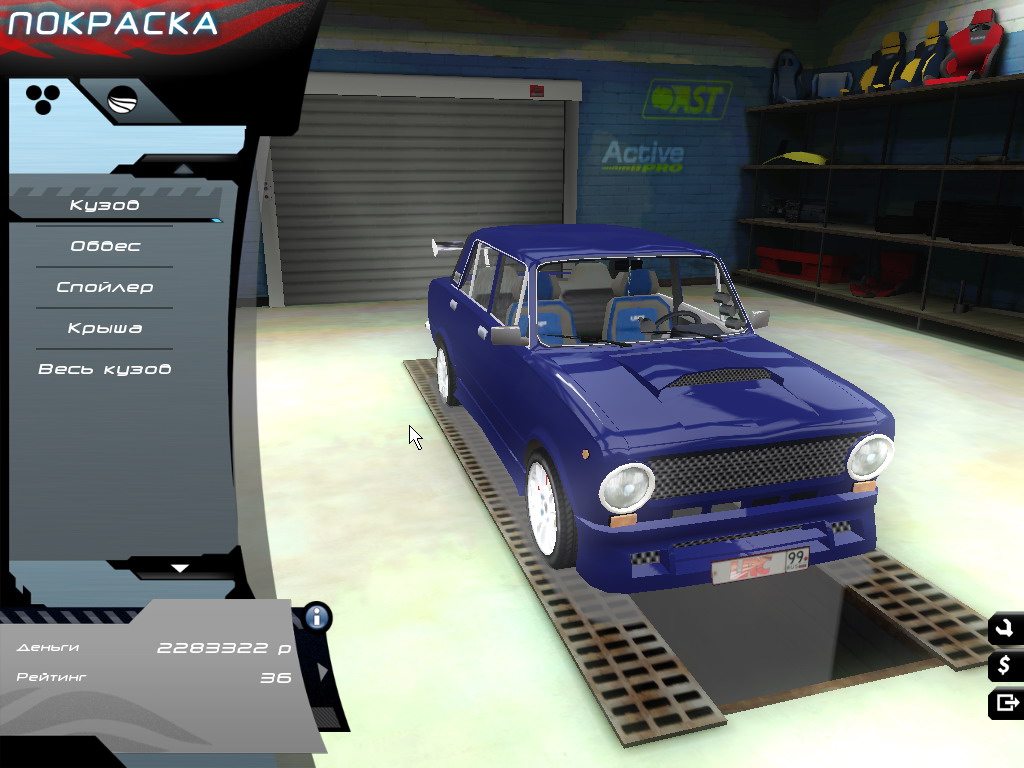Choose the Обвес menu entry
This screenshot has height=768, width=1024.
(x=105, y=246)
